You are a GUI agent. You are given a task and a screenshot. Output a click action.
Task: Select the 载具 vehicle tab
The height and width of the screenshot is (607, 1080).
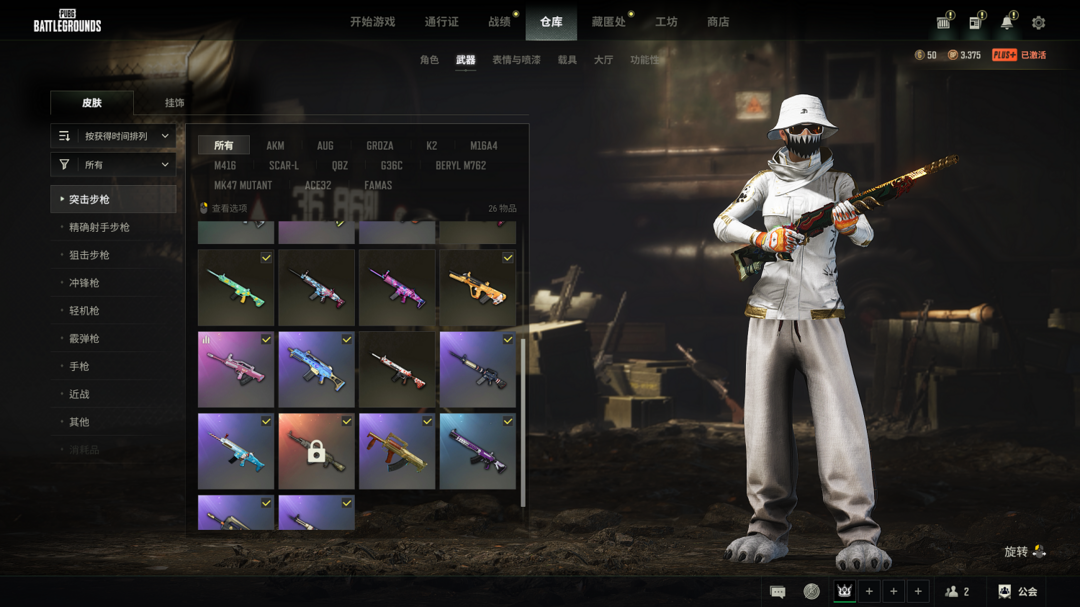(x=567, y=60)
